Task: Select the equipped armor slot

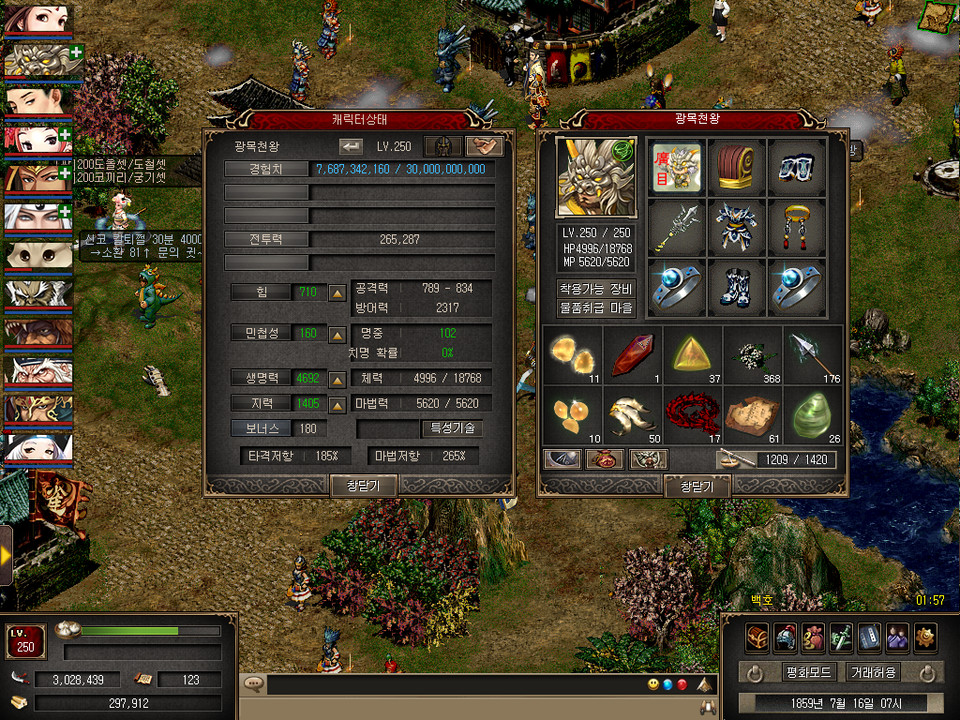Action: coord(737,226)
